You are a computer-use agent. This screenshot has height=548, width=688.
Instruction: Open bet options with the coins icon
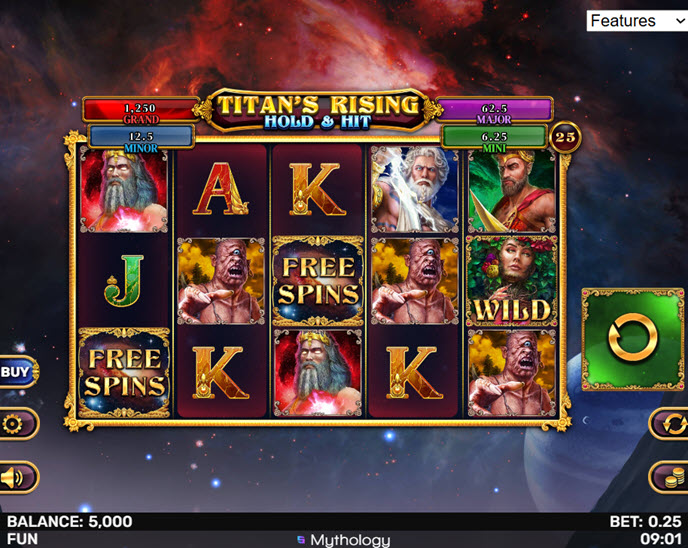pyautogui.click(x=669, y=477)
